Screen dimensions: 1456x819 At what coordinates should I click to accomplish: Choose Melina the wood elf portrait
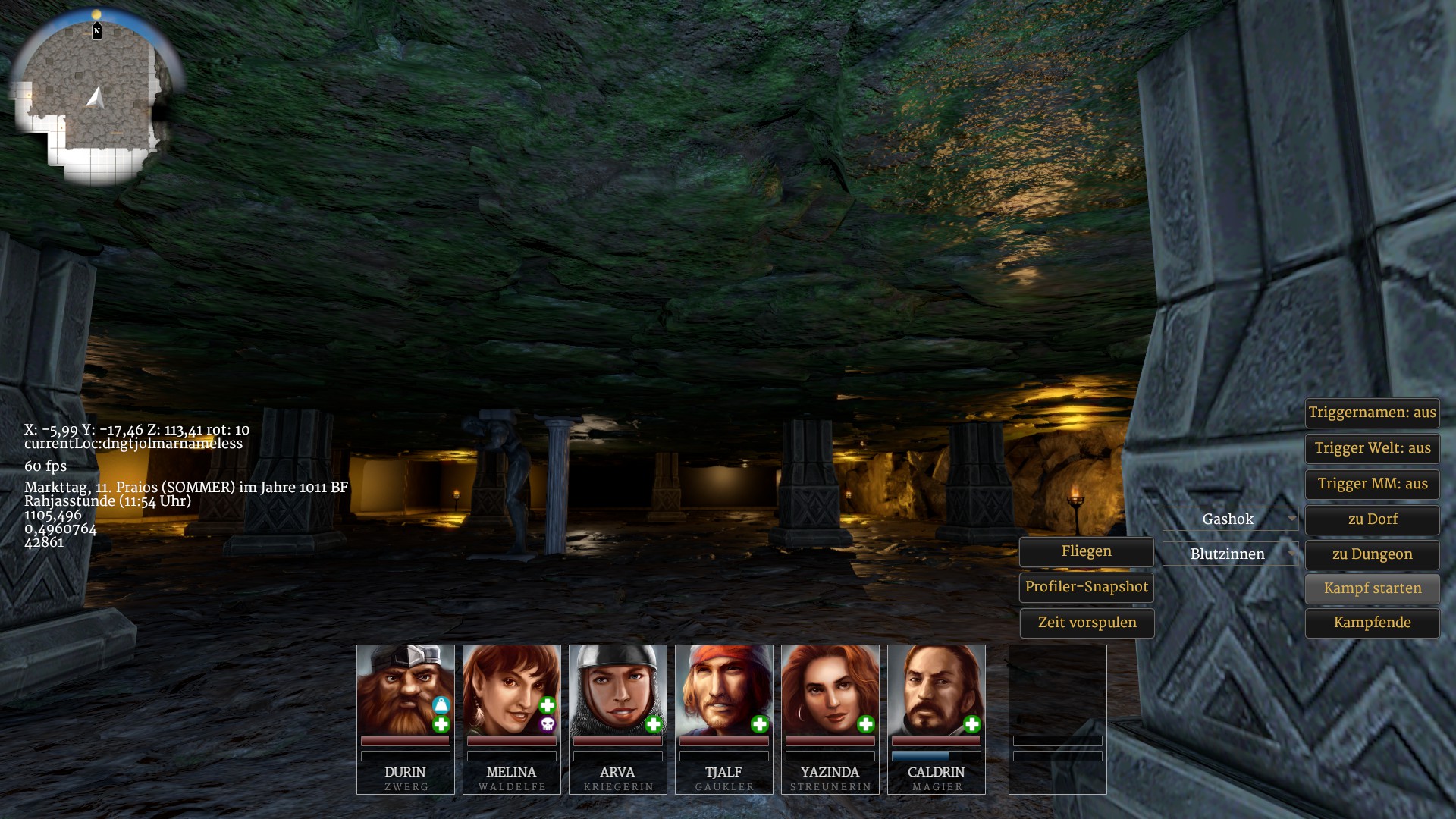[511, 690]
